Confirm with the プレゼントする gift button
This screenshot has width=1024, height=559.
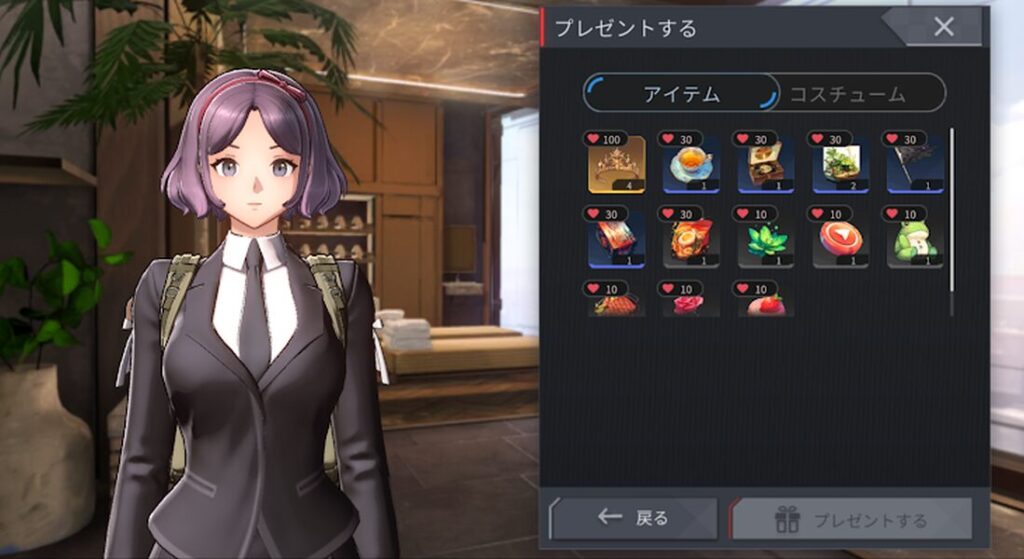click(x=852, y=519)
